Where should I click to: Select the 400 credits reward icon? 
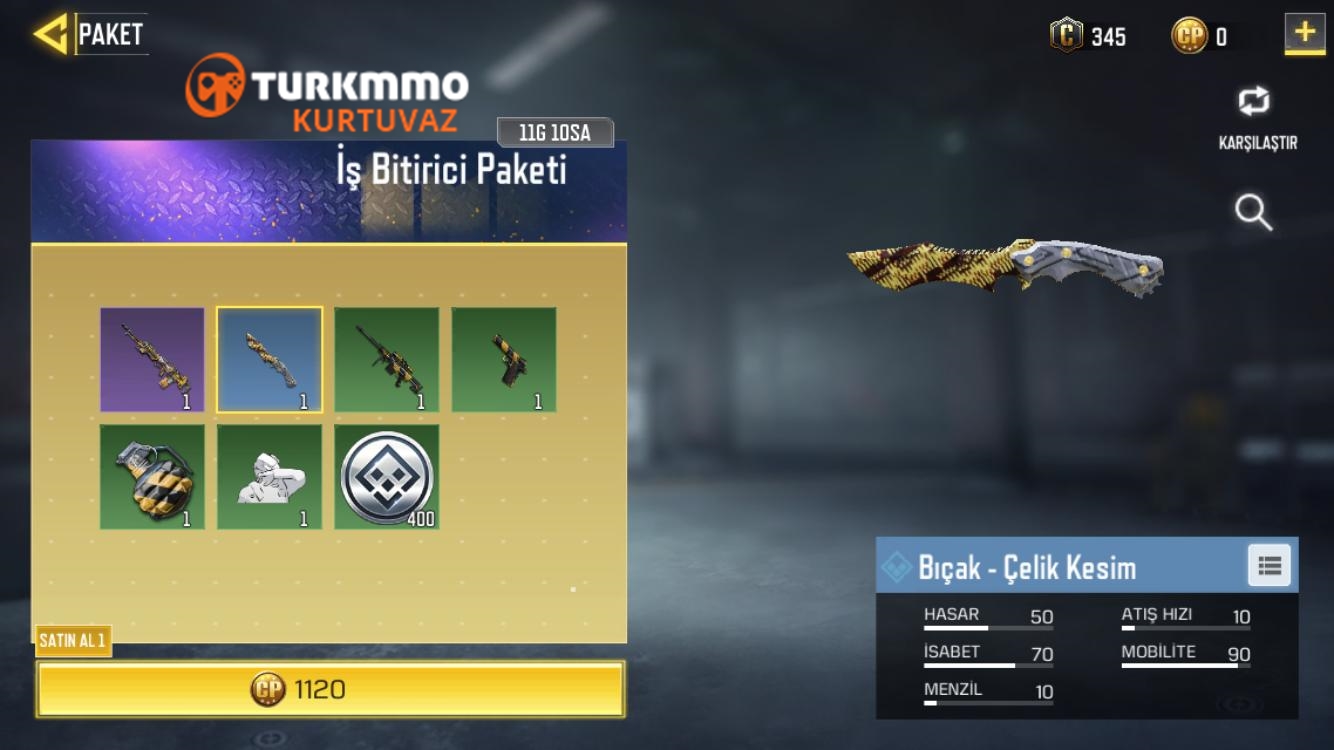(x=387, y=478)
